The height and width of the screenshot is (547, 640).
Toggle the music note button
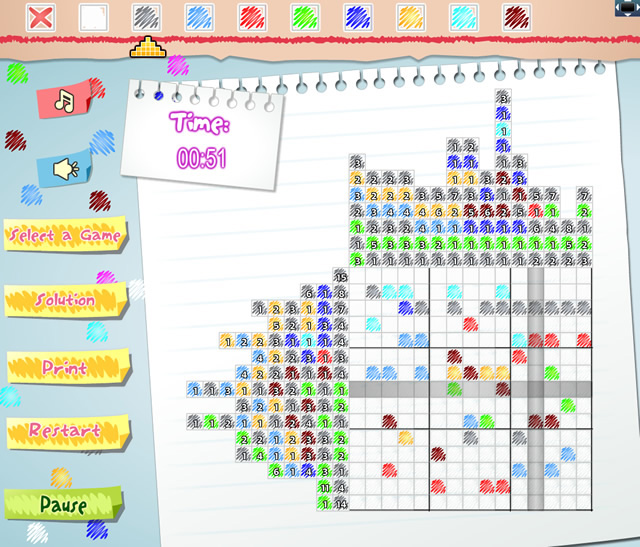click(x=65, y=100)
